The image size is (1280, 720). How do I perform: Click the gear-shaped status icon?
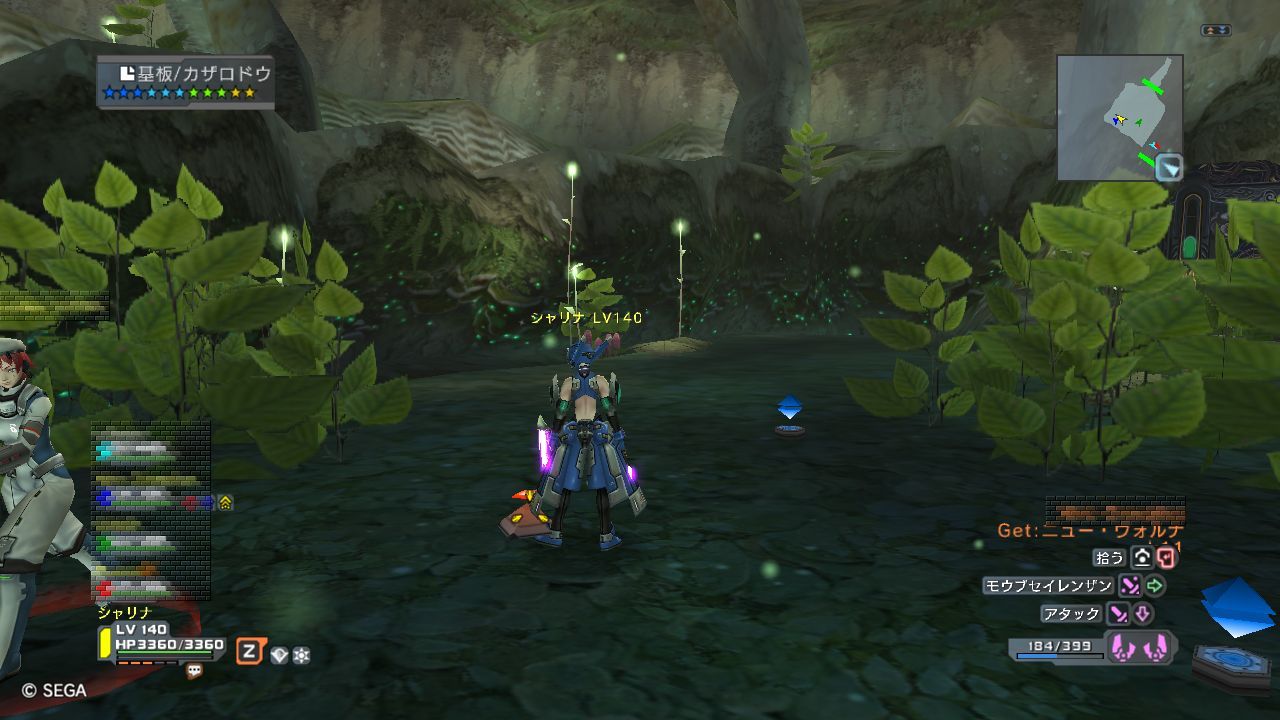[300, 655]
